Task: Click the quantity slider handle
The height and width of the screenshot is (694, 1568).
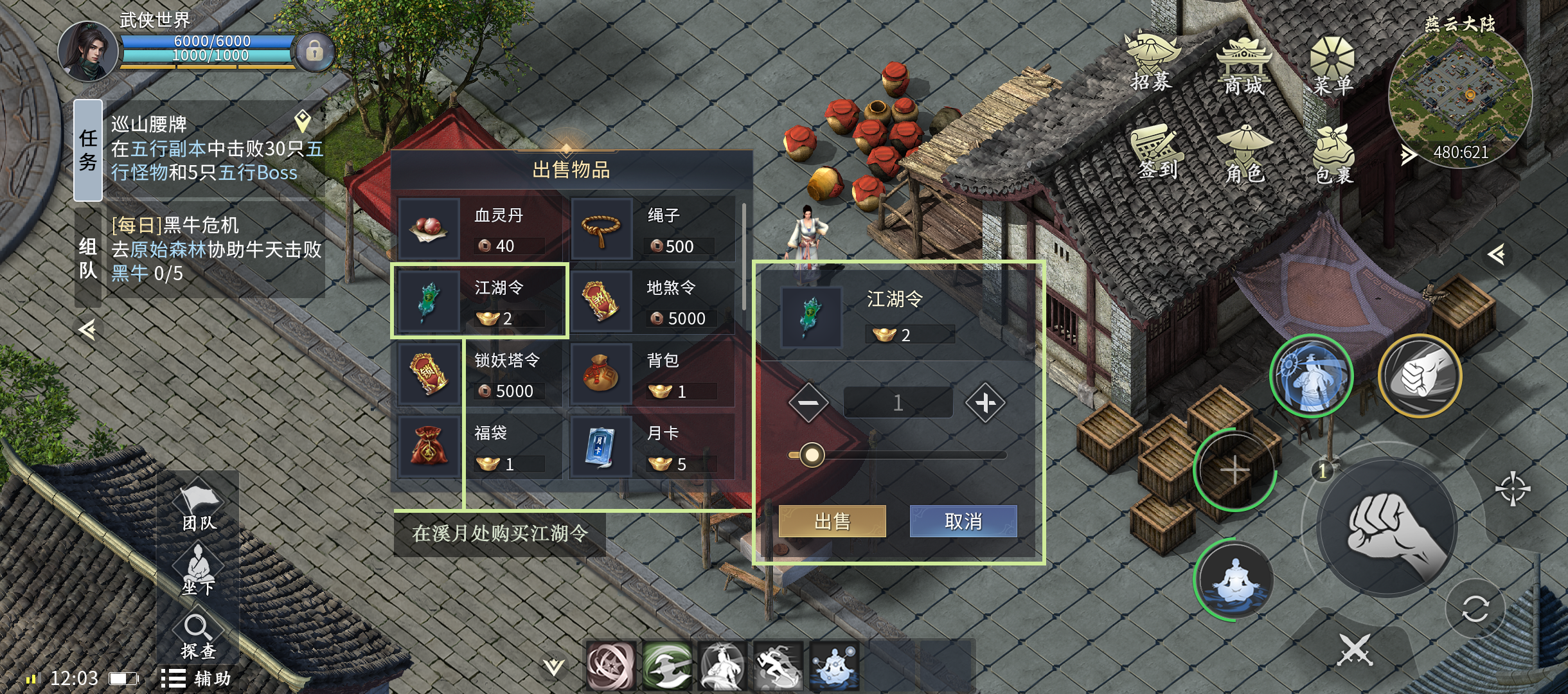Action: [x=812, y=455]
